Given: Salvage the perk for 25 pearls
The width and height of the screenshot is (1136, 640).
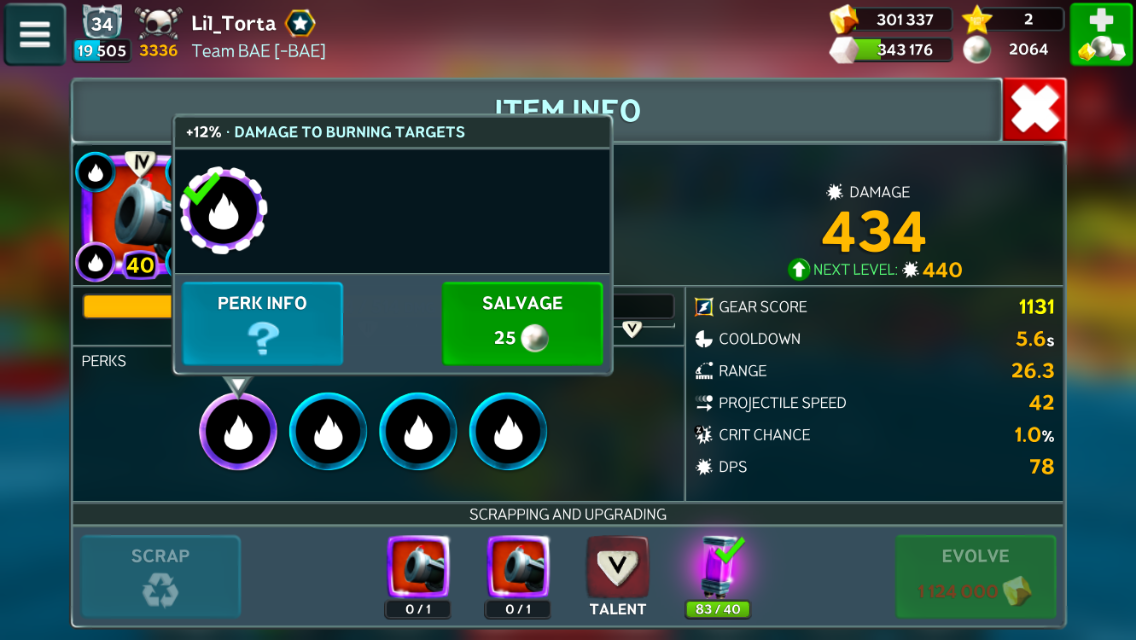Looking at the screenshot, I should click(x=522, y=323).
